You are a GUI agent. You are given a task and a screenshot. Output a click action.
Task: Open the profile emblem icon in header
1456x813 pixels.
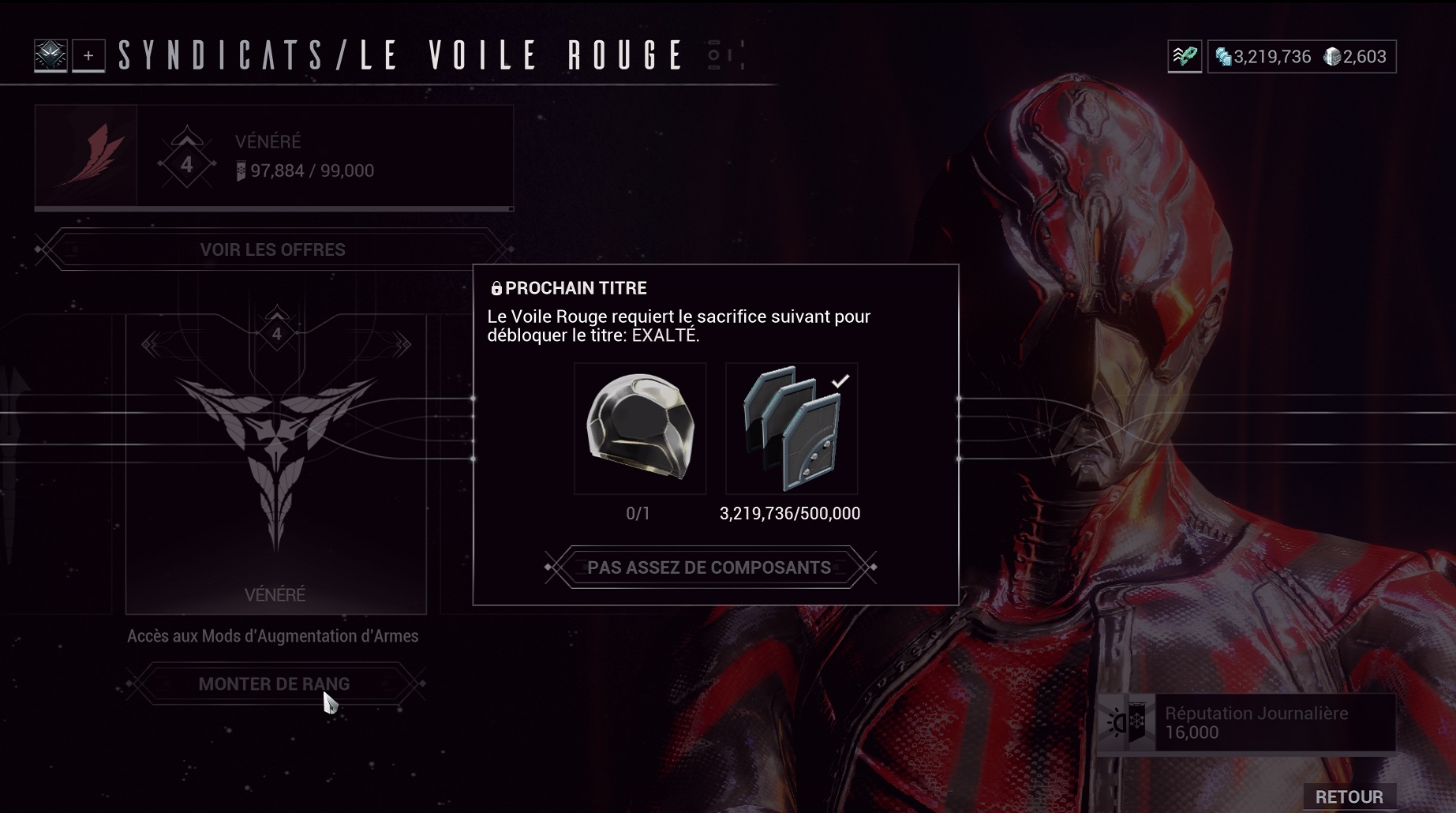coord(51,56)
